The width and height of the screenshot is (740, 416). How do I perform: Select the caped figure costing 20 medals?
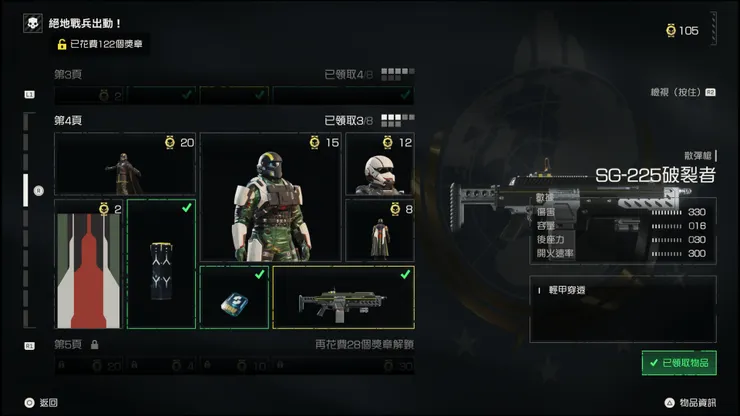(x=125, y=164)
